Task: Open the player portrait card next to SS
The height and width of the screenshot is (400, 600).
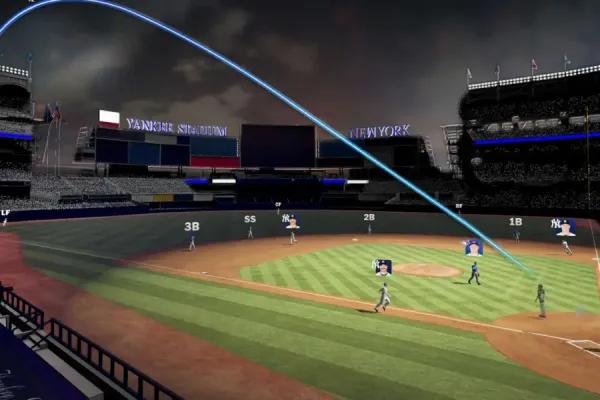Action: pyautogui.click(x=291, y=221)
